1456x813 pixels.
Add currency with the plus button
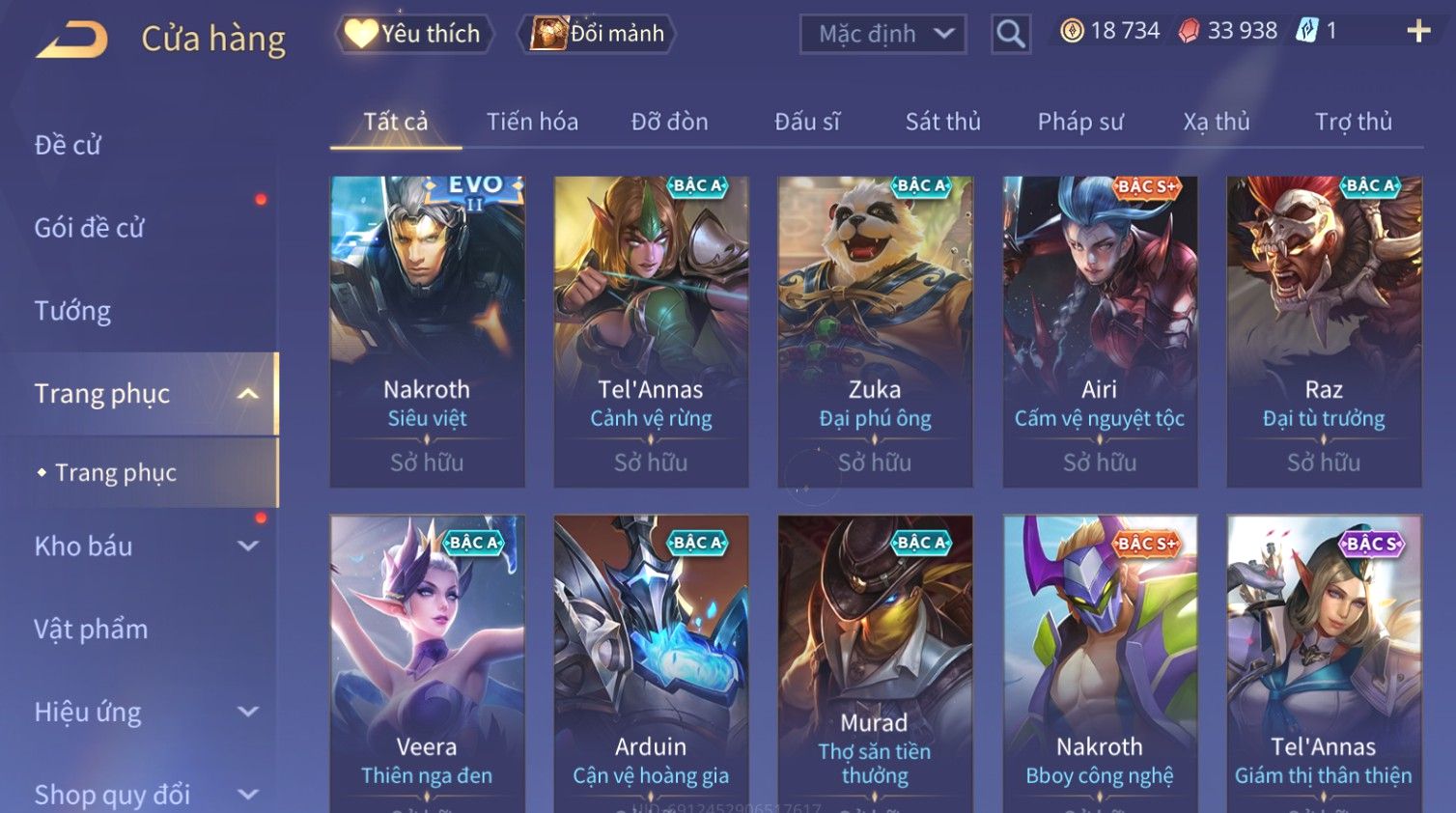coord(1418,32)
